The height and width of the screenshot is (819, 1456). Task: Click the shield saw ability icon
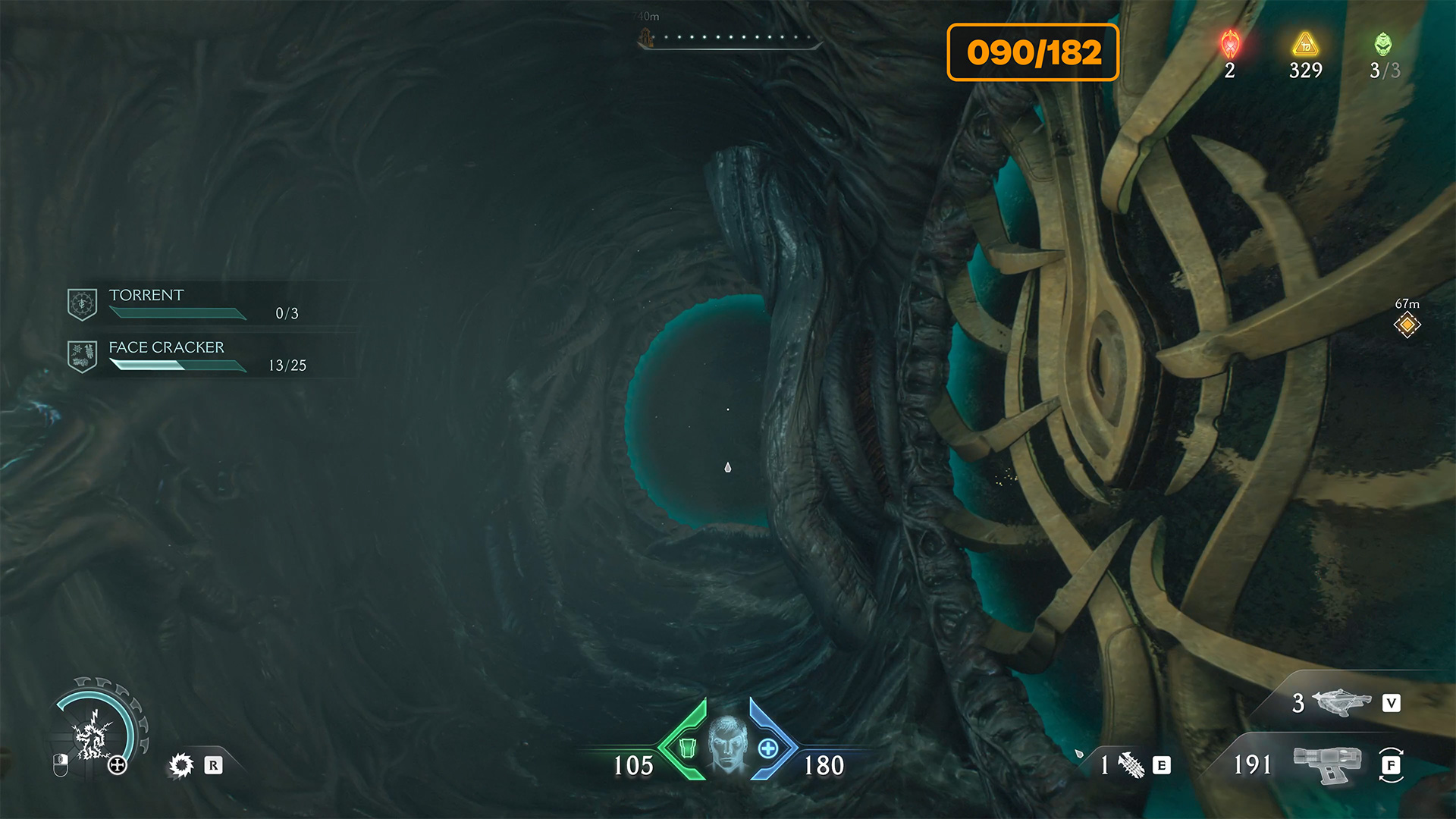coord(181,765)
